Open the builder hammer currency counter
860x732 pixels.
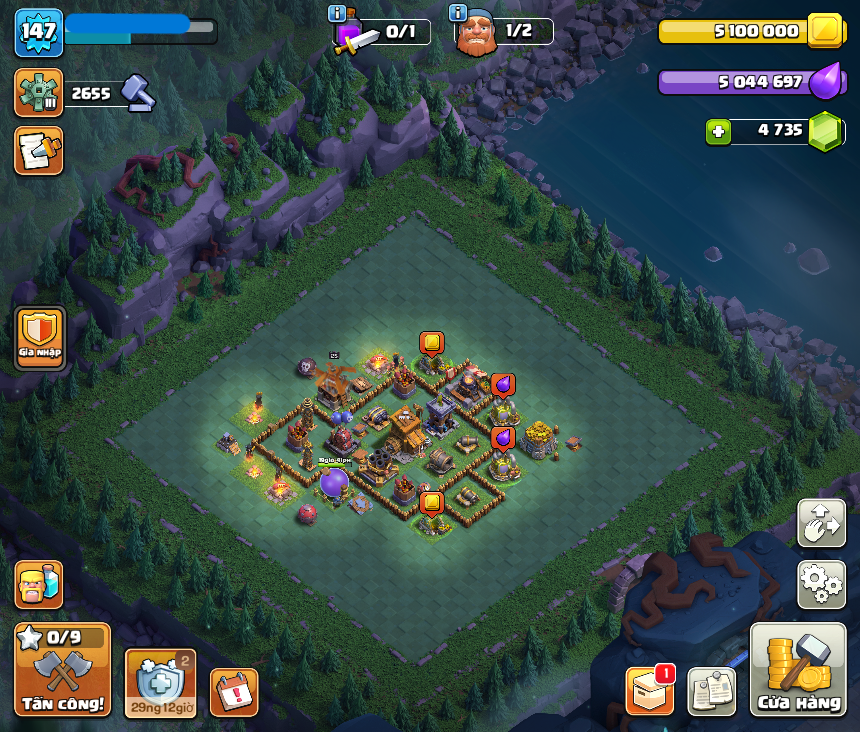(138, 93)
